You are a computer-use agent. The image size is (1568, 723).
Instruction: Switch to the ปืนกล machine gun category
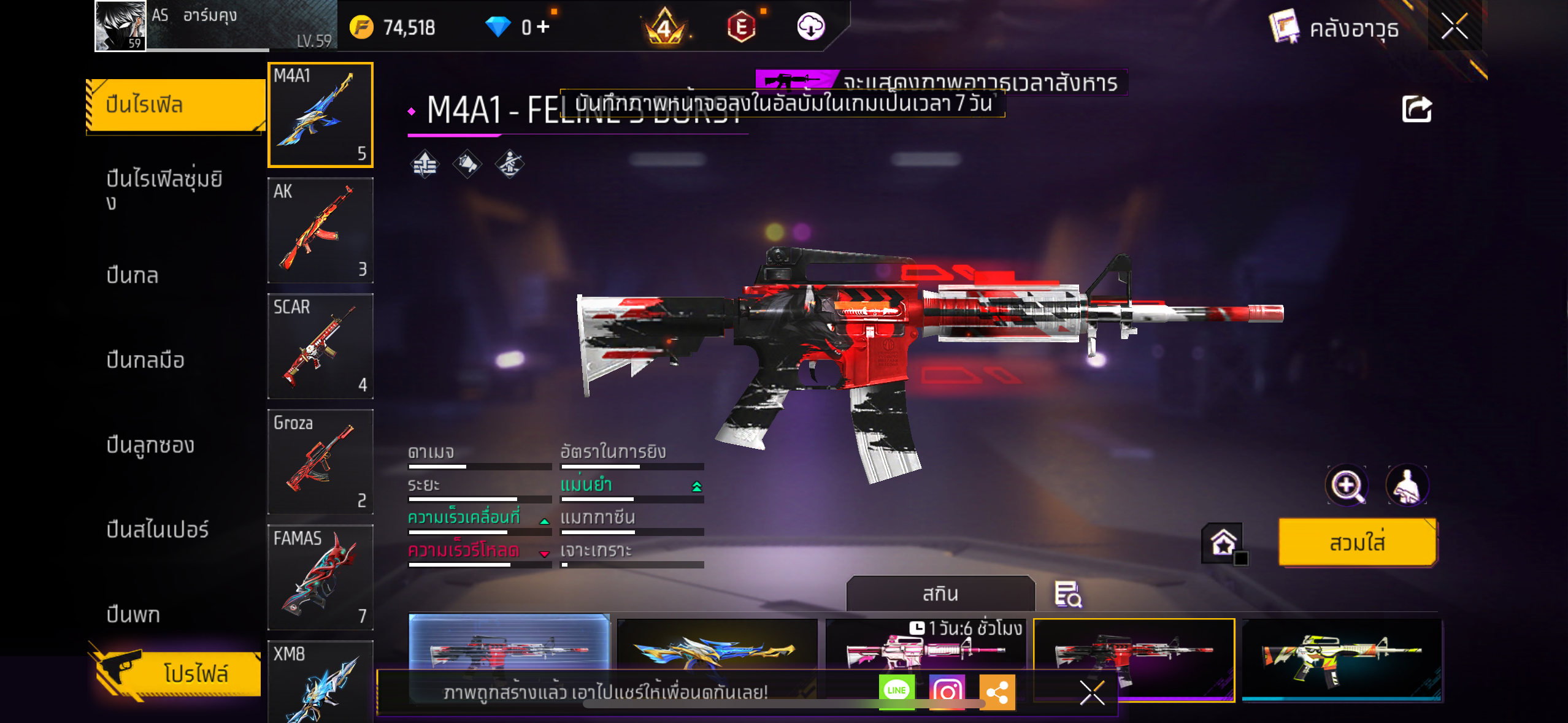pos(133,275)
